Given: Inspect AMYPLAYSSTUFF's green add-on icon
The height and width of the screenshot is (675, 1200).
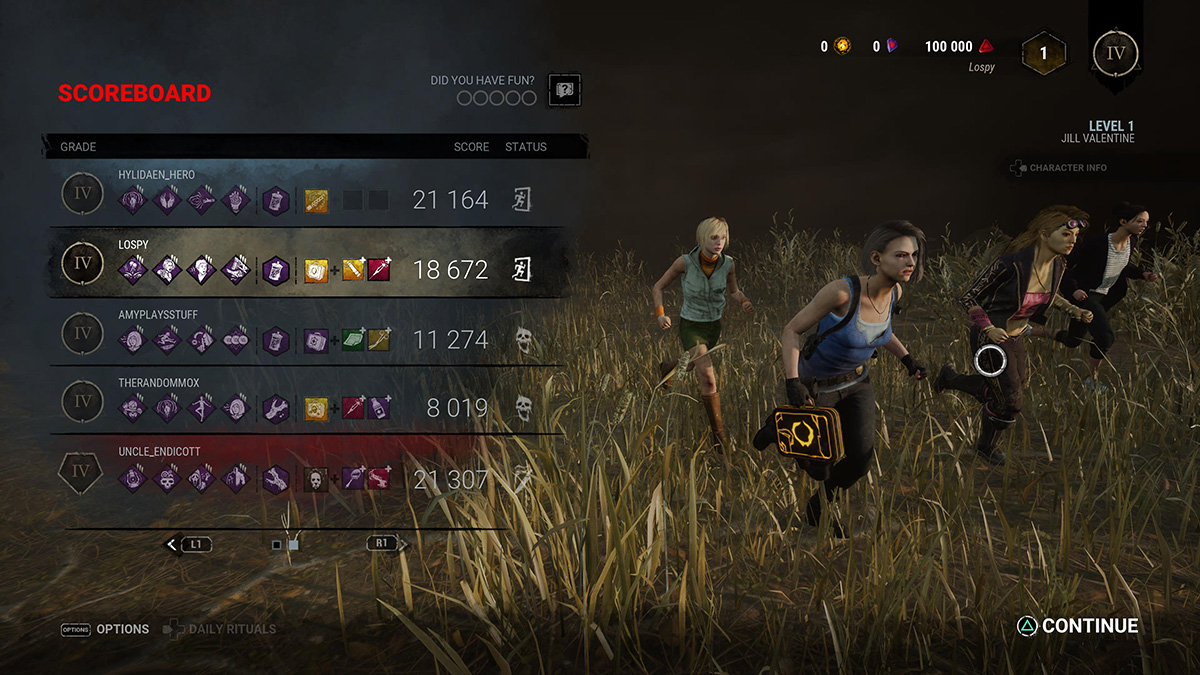Looking at the screenshot, I should pos(353,339).
